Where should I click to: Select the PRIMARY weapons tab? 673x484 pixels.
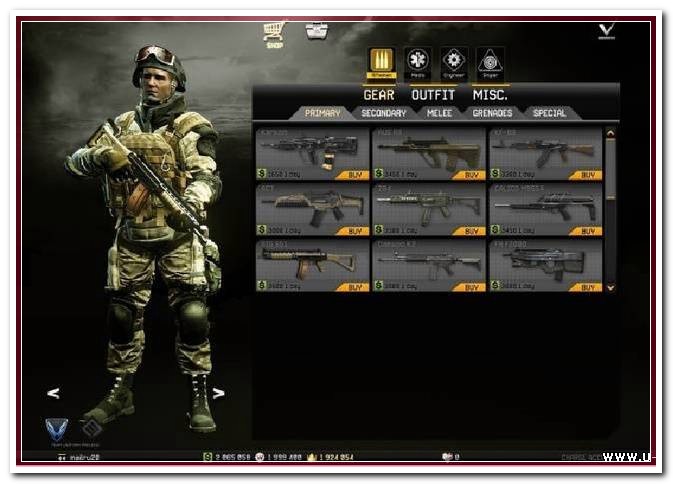click(322, 113)
